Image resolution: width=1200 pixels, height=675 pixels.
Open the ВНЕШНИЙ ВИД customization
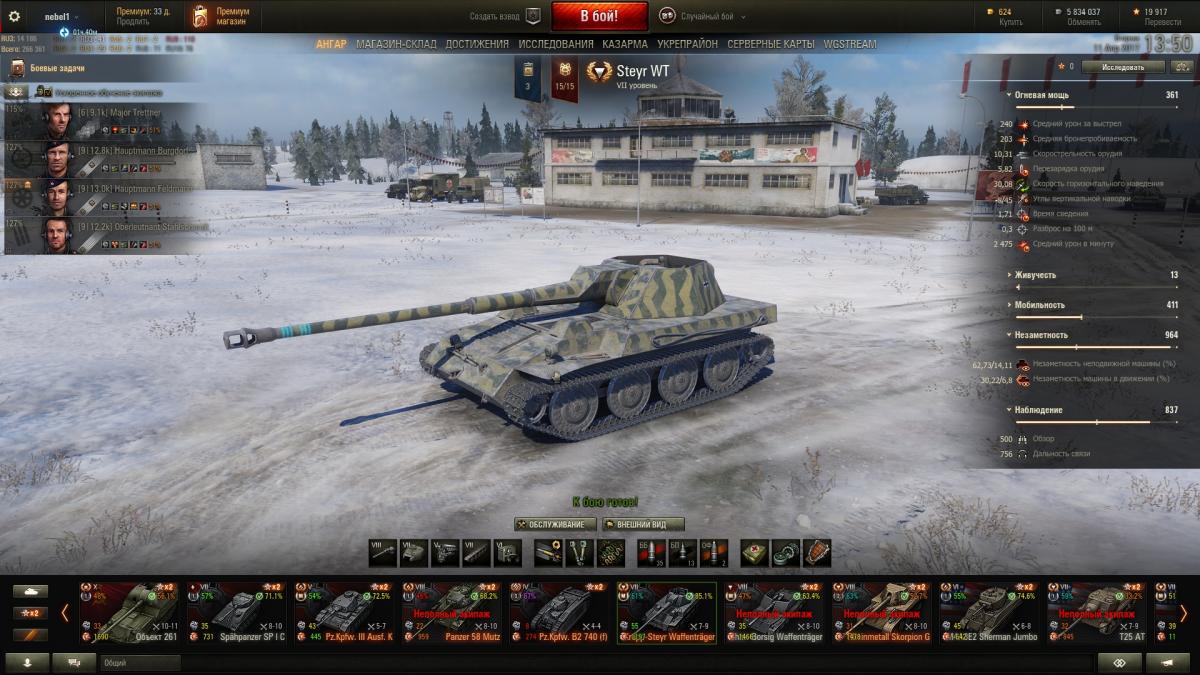coord(643,524)
